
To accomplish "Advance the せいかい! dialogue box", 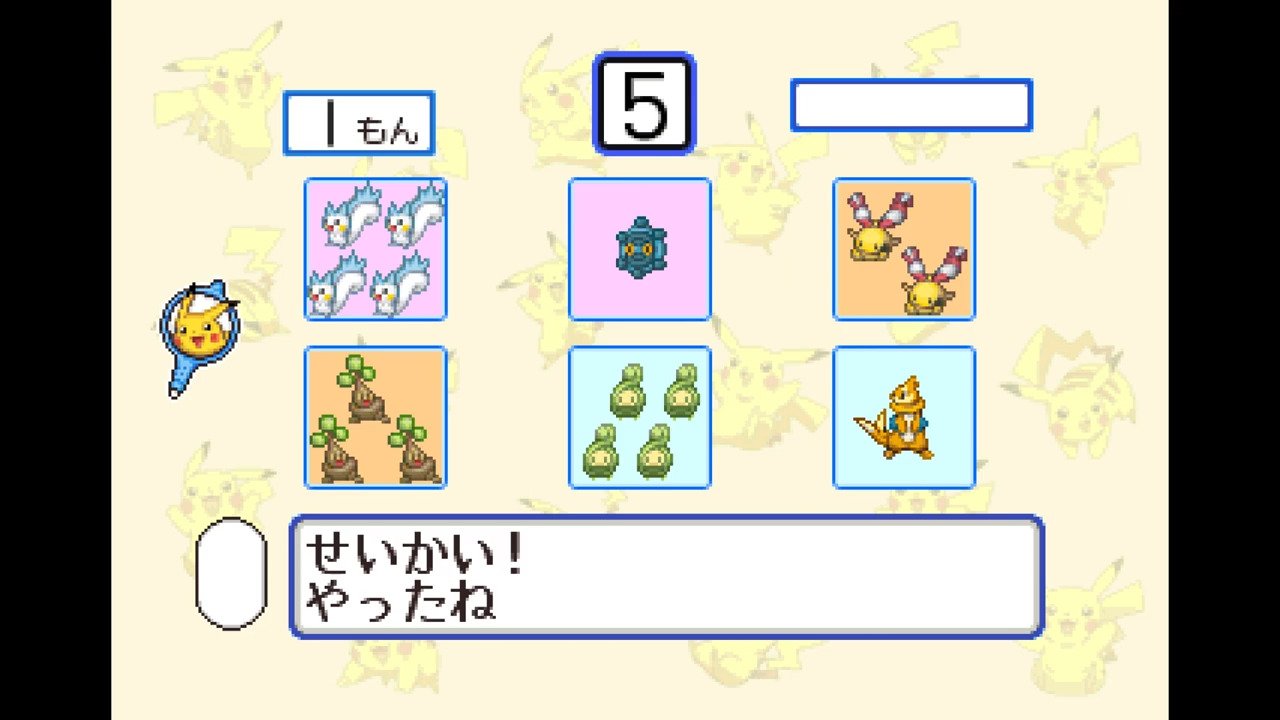I will pos(666,576).
